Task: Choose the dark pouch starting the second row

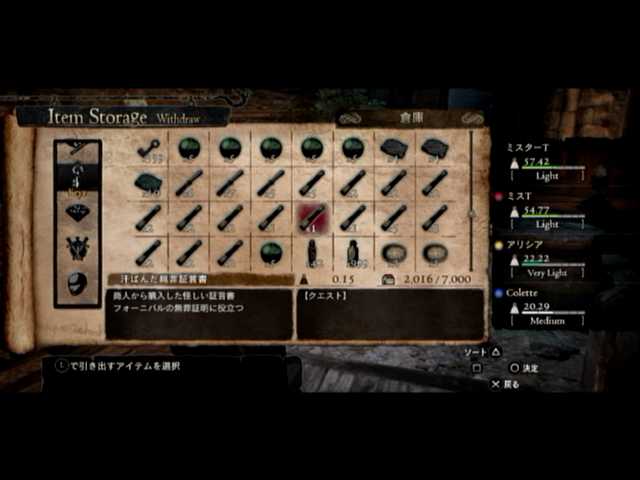Action: coord(149,183)
